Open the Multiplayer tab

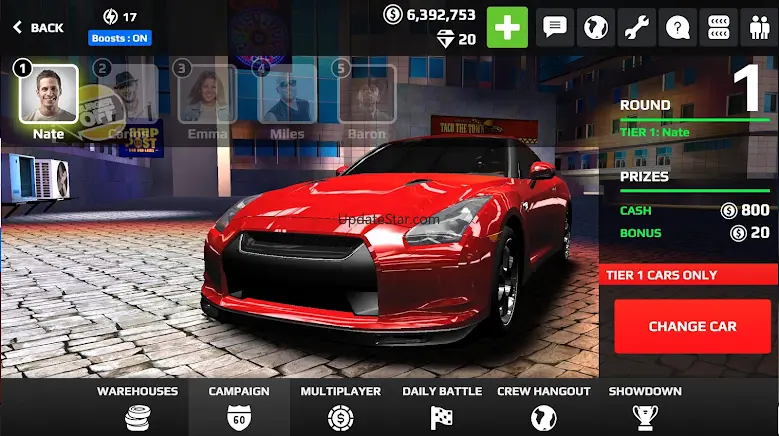[x=341, y=407]
